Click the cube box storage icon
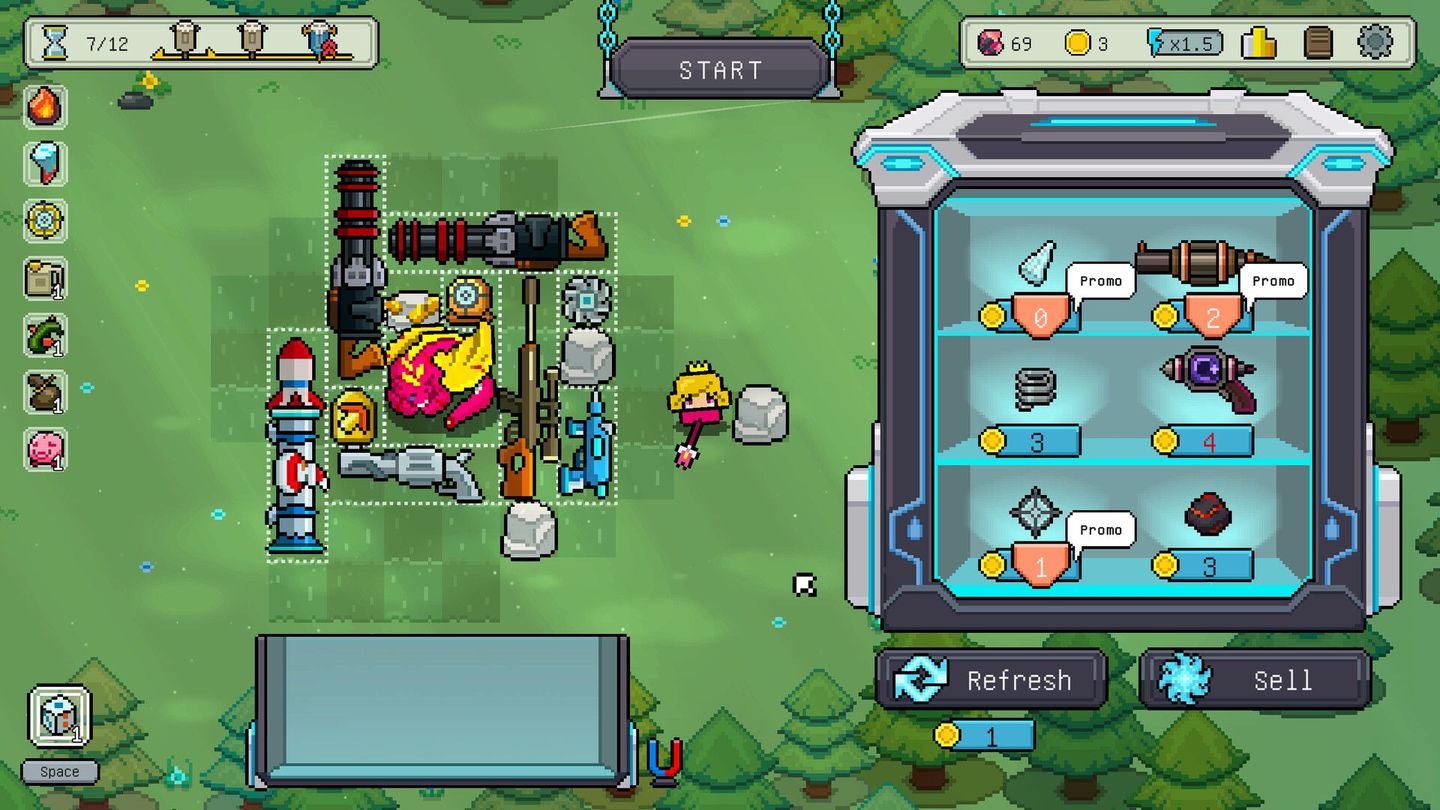The image size is (1440, 810). tap(59, 716)
